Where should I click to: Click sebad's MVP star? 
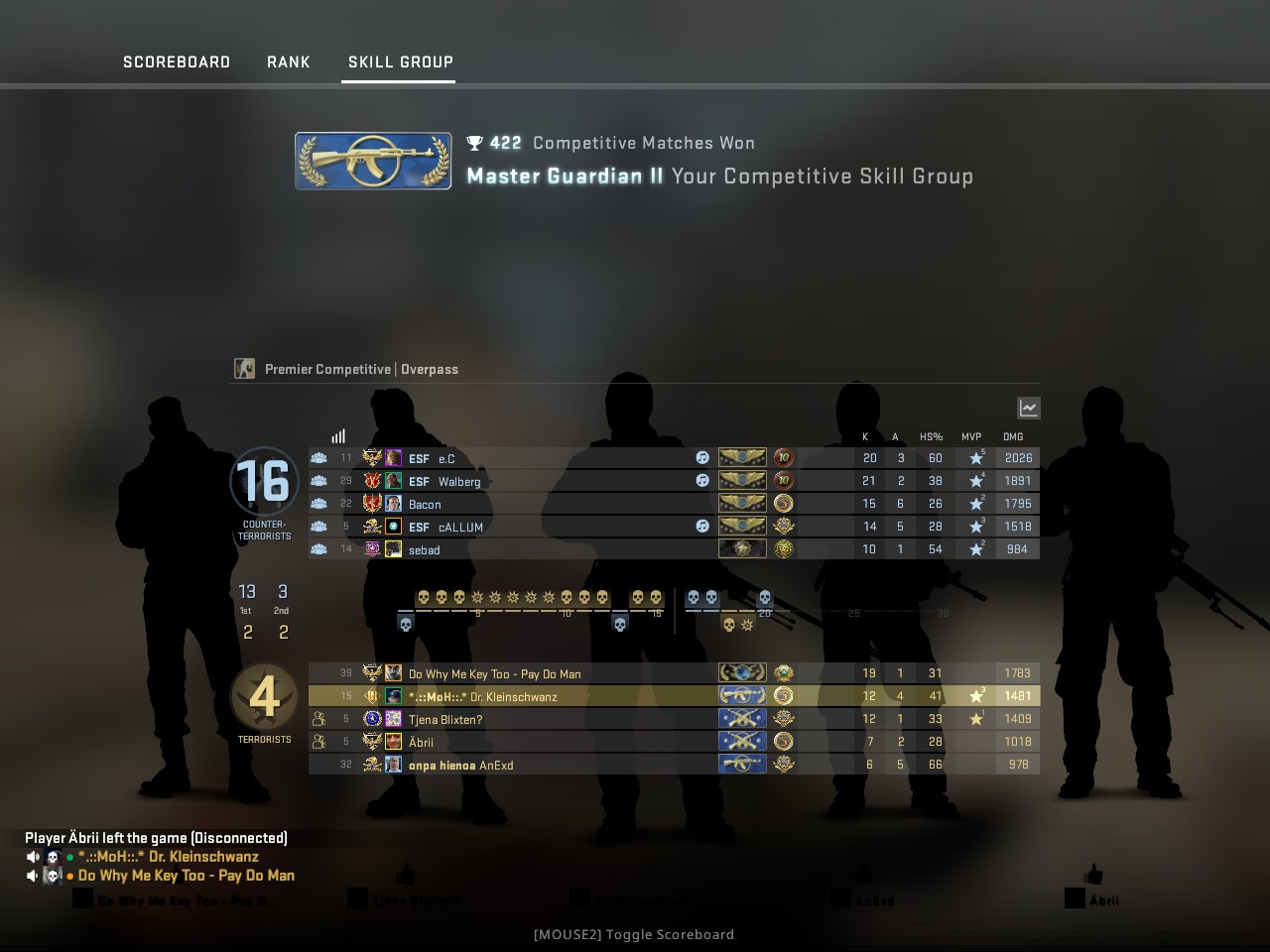[974, 548]
